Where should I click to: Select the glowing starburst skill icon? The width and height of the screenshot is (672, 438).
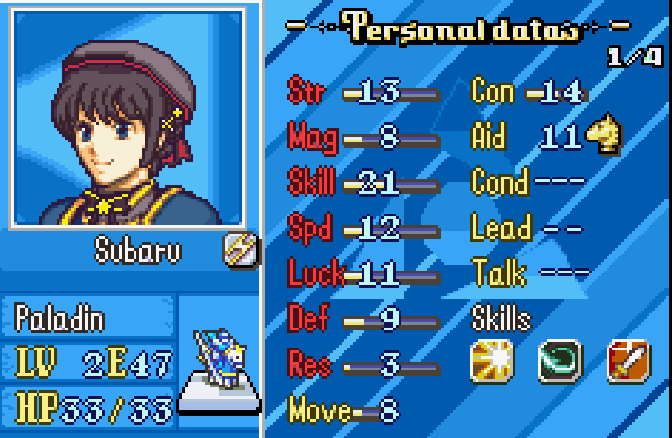(491, 362)
